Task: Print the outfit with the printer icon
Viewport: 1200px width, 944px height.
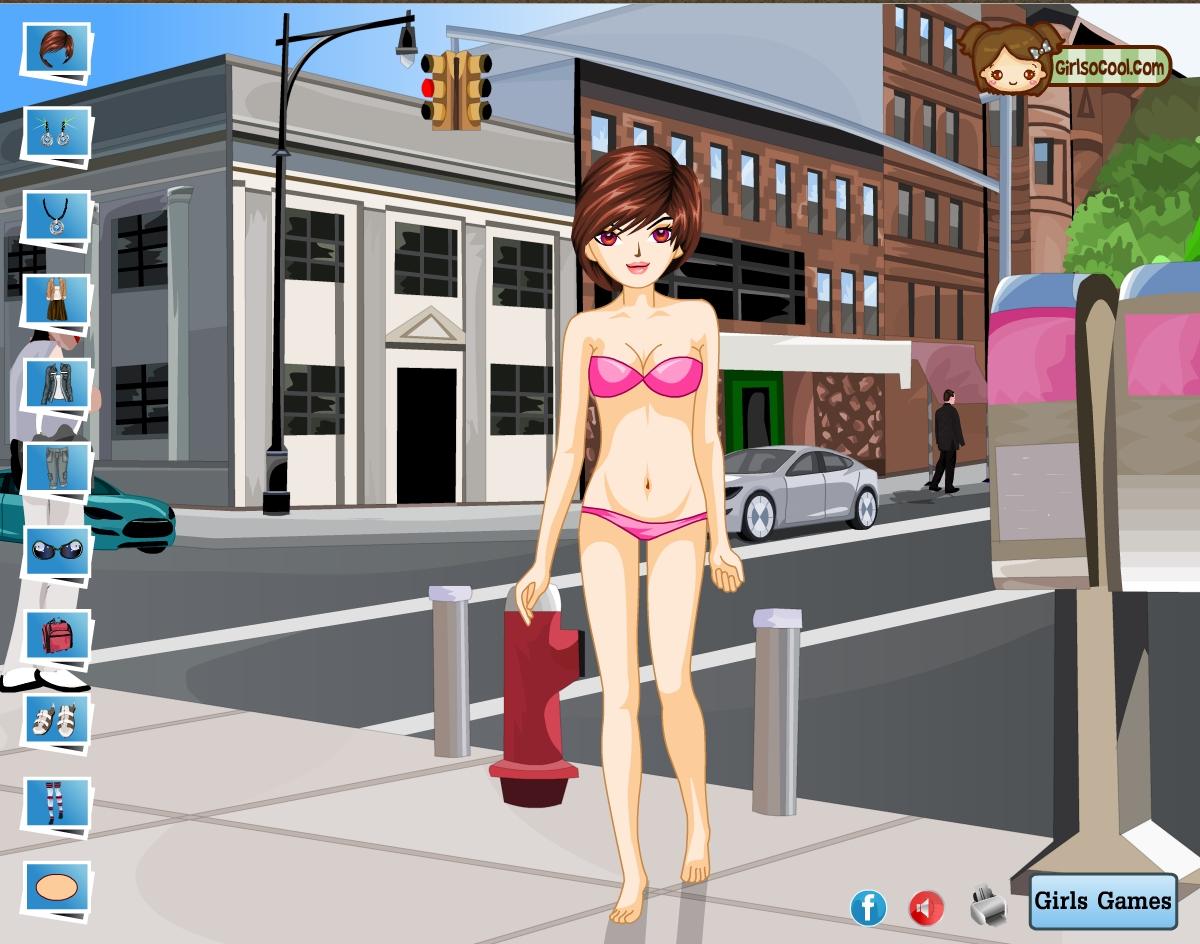Action: (x=988, y=906)
